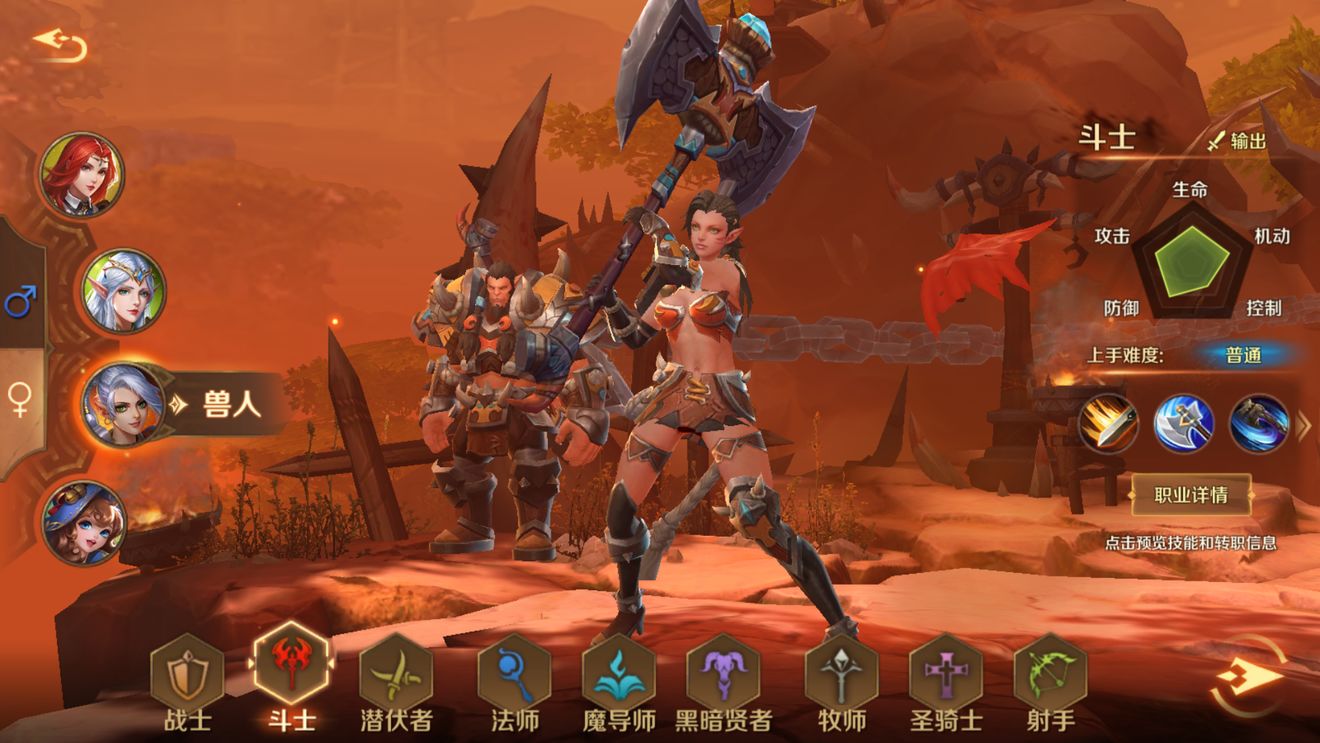The height and width of the screenshot is (743, 1320).
Task: Open the 职业详情 class details
Action: [x=1190, y=494]
